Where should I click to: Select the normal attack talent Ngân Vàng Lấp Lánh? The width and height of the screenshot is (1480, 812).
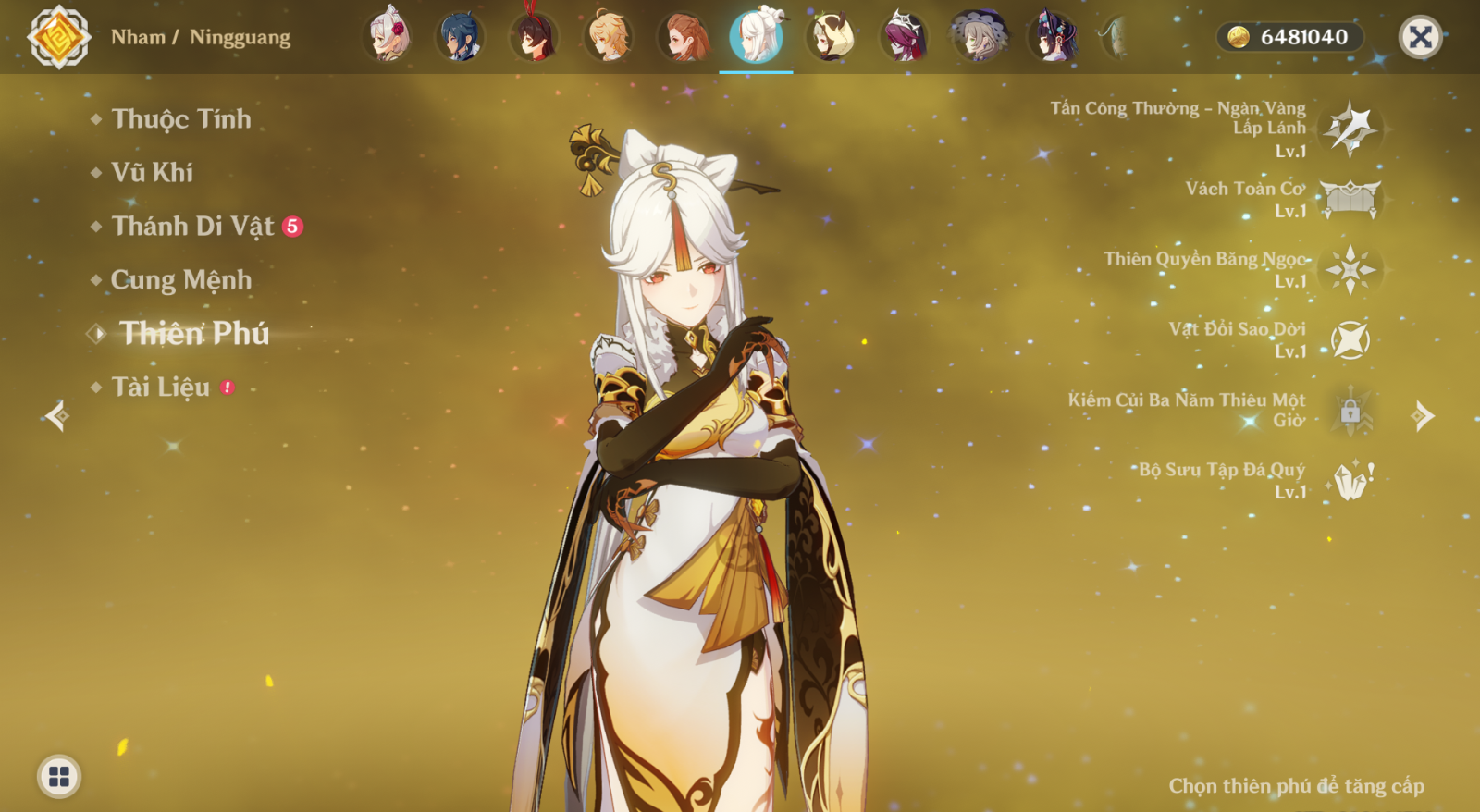[1350, 129]
